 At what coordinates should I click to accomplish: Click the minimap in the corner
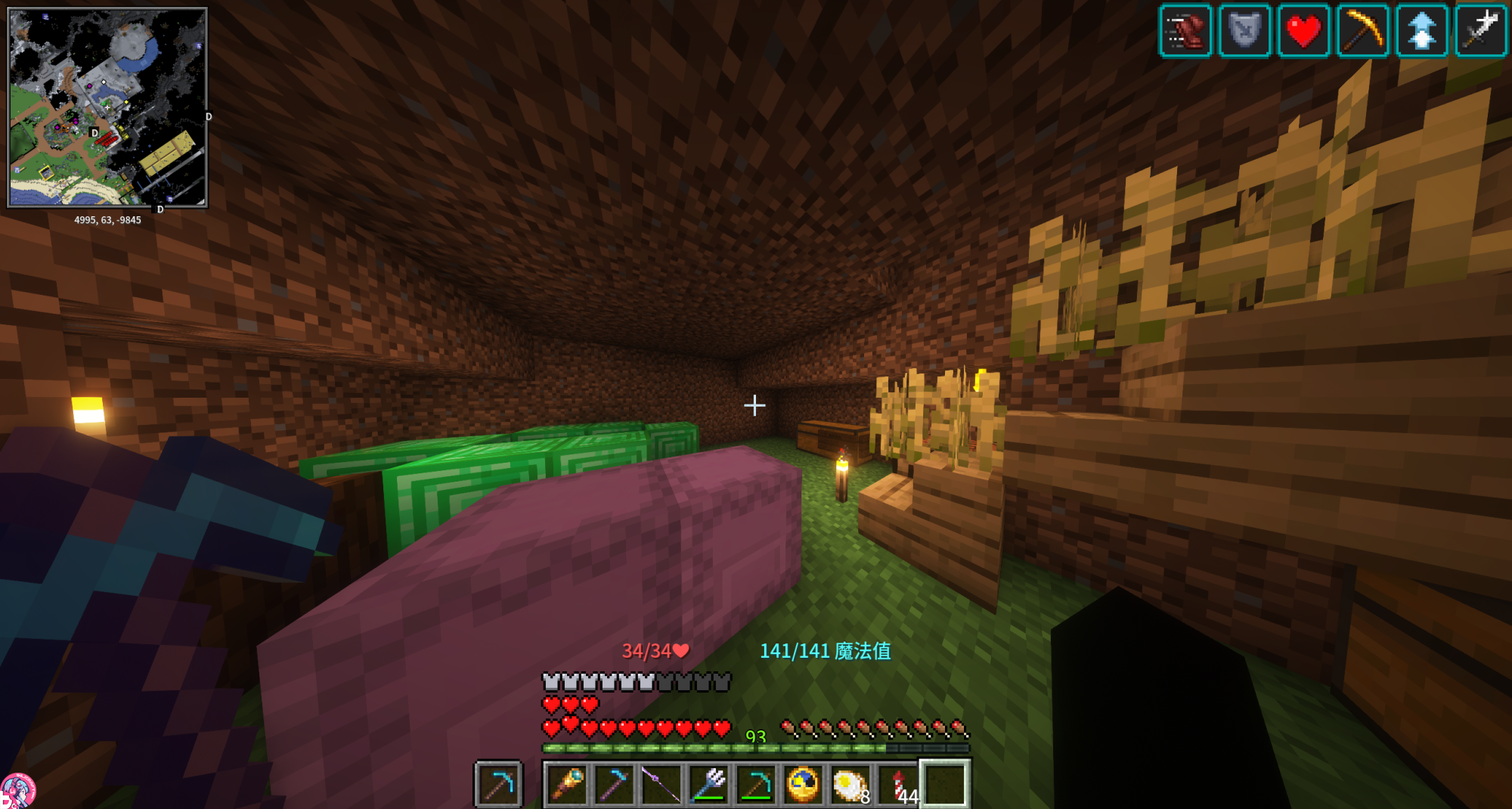coord(107,107)
